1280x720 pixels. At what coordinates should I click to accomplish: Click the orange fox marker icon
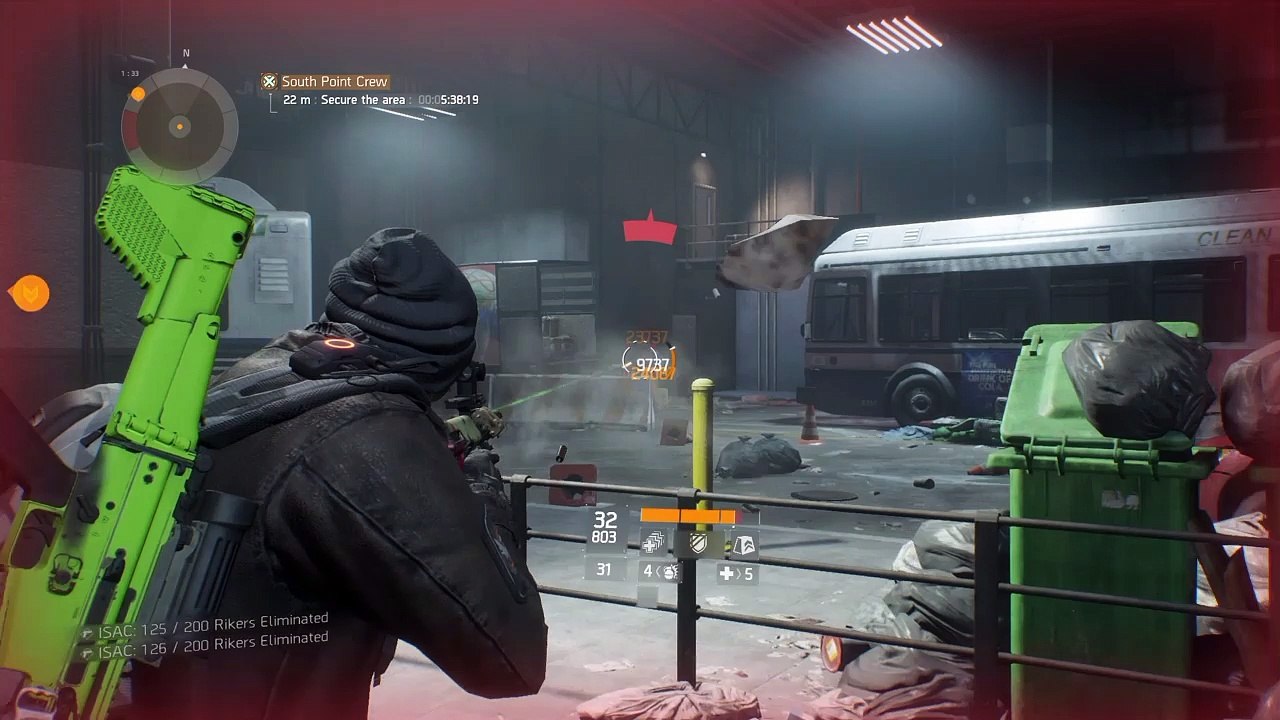[29, 293]
